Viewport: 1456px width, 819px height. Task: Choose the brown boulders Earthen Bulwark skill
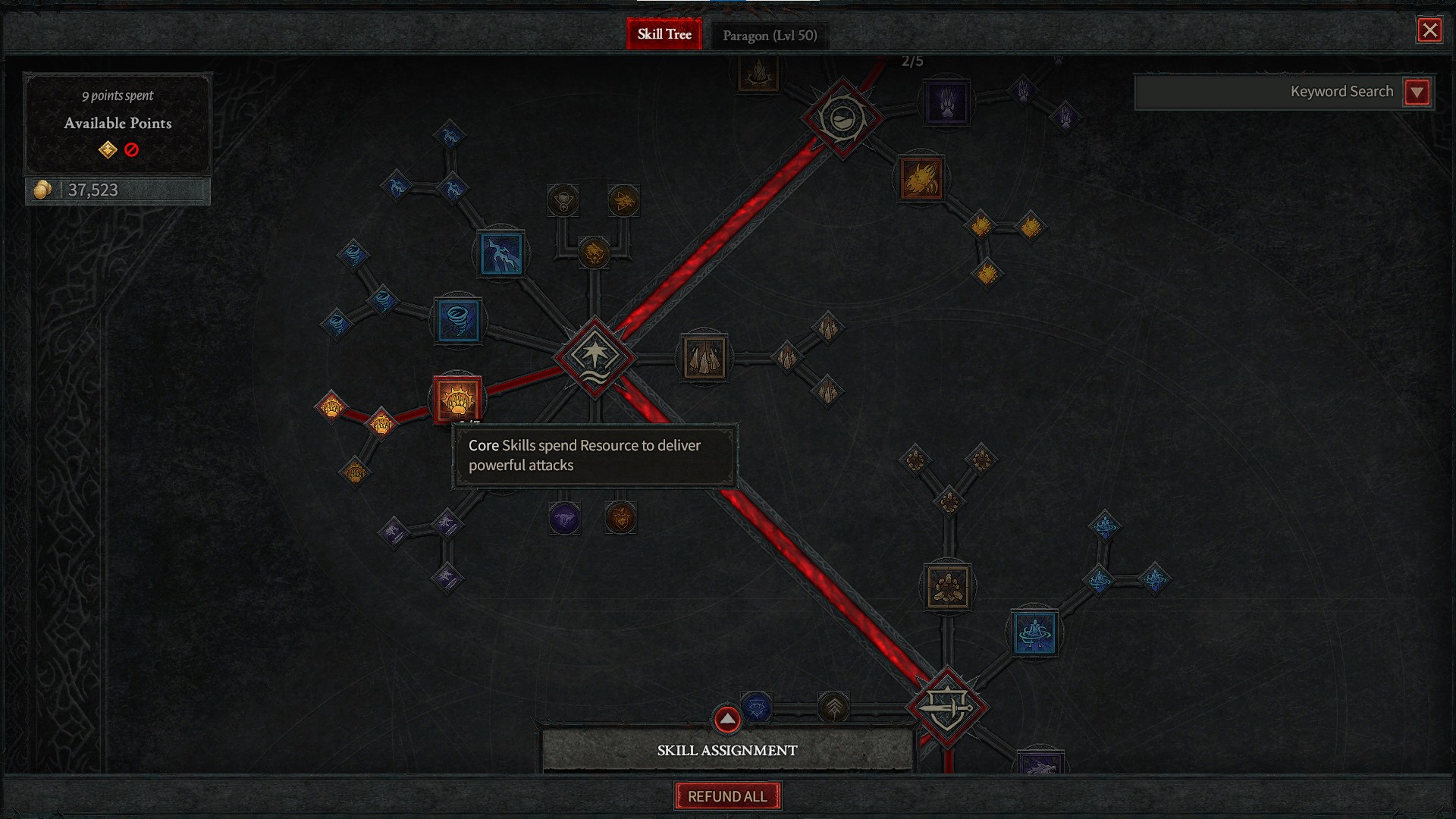tap(947, 586)
